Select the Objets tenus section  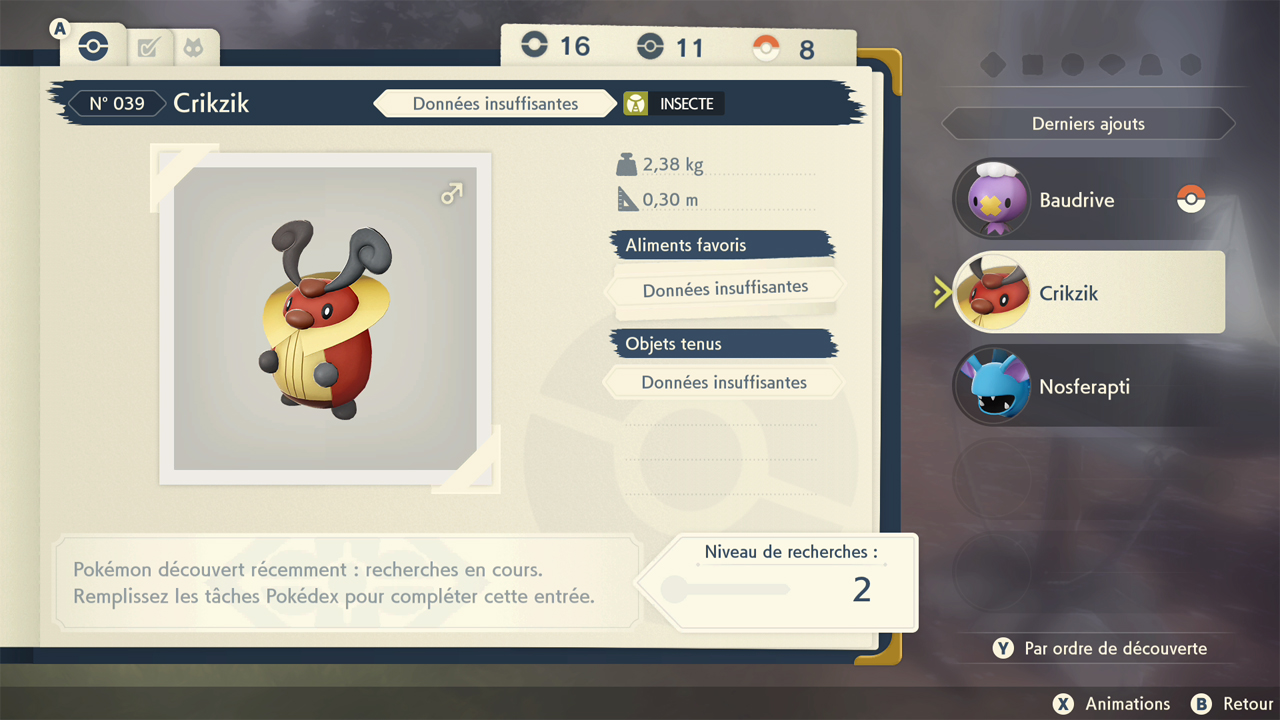(x=722, y=344)
